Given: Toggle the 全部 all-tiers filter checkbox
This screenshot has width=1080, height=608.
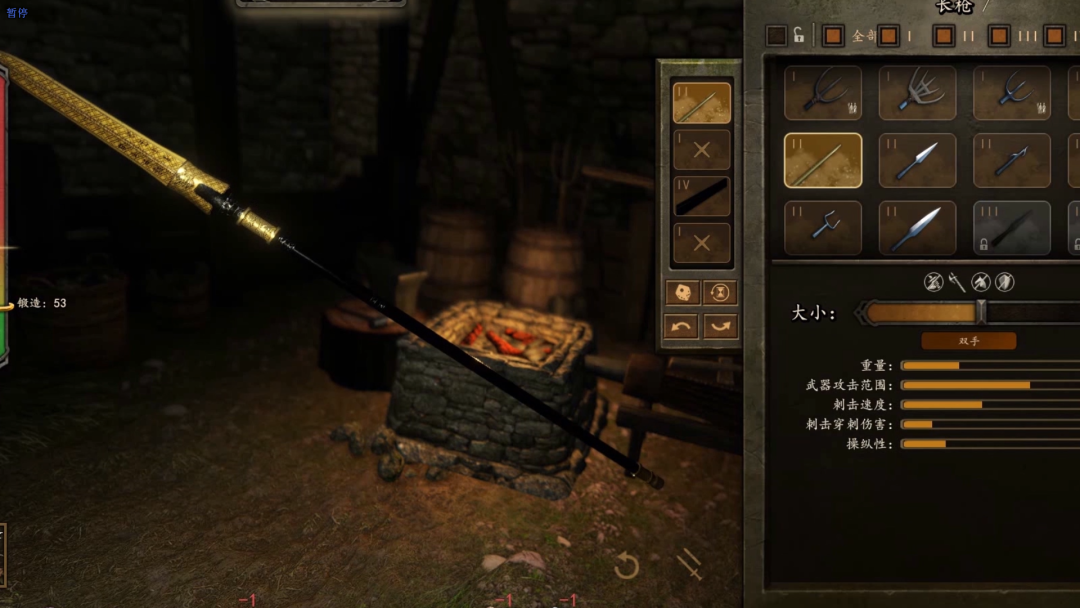Looking at the screenshot, I should pyautogui.click(x=832, y=36).
